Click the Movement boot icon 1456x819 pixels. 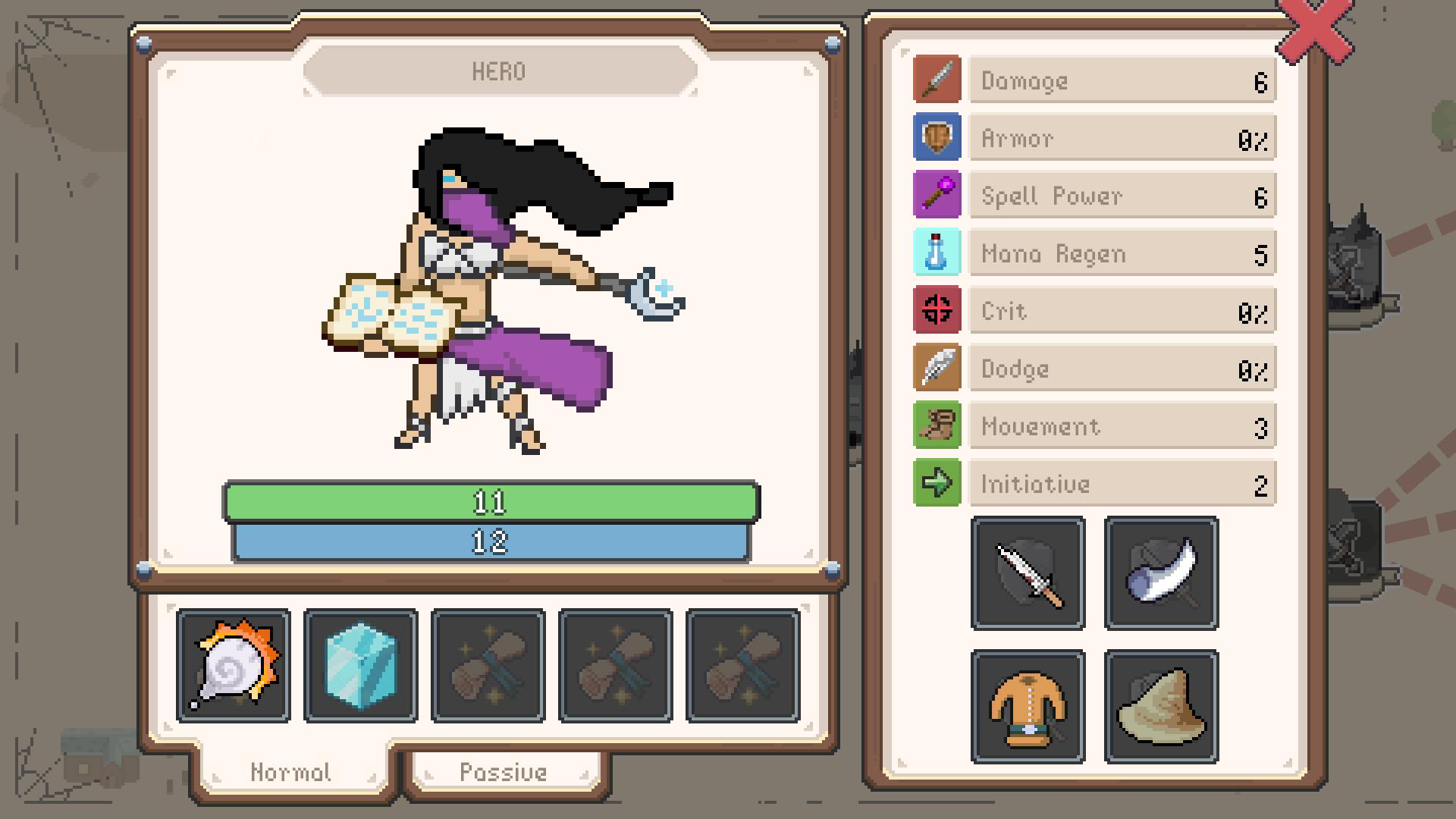click(x=937, y=425)
